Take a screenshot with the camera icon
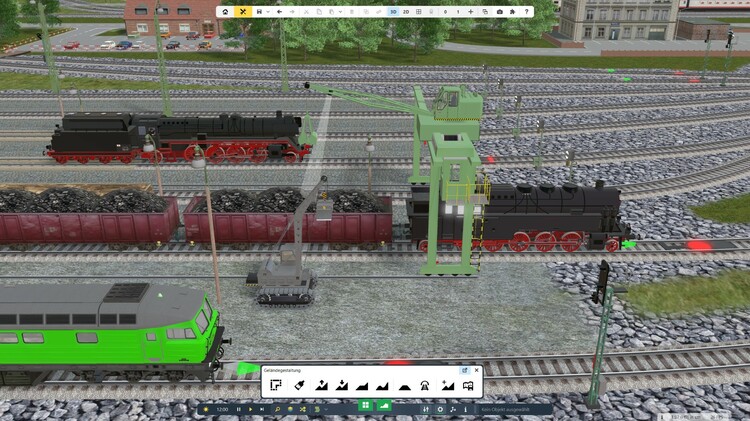The width and height of the screenshot is (750, 421). click(x=500, y=11)
